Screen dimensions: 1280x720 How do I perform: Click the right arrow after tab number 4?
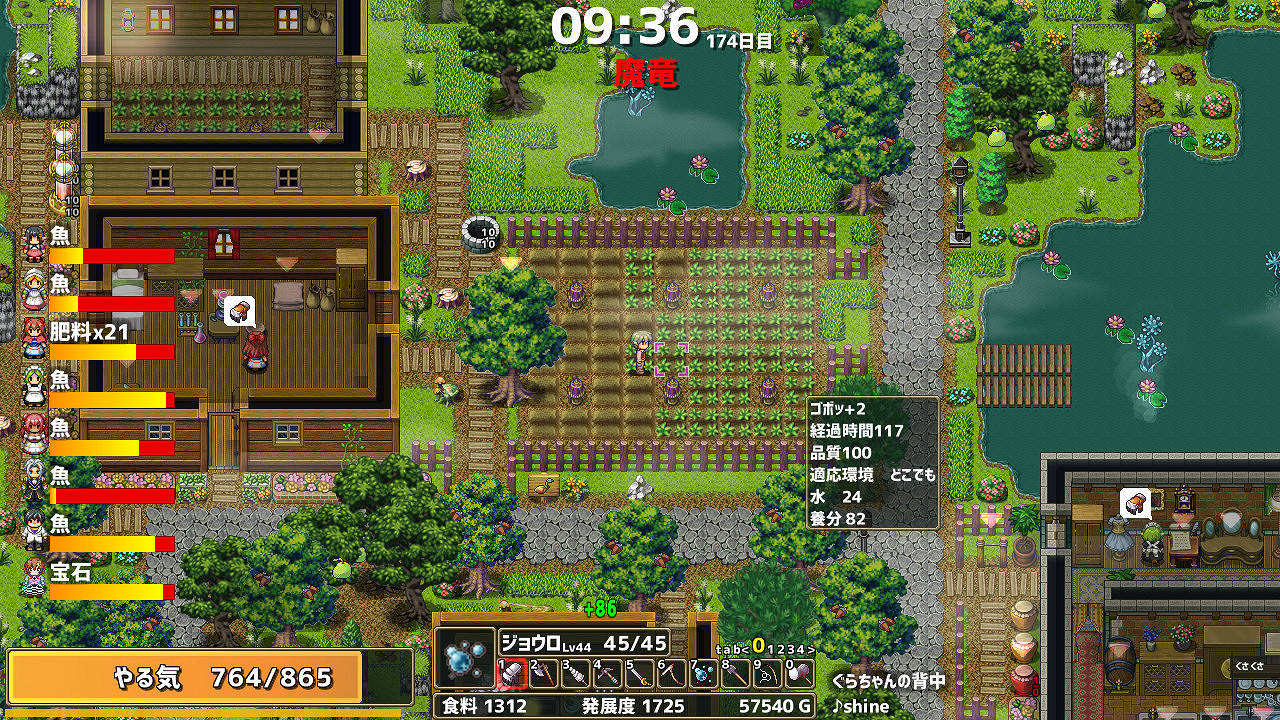click(810, 649)
